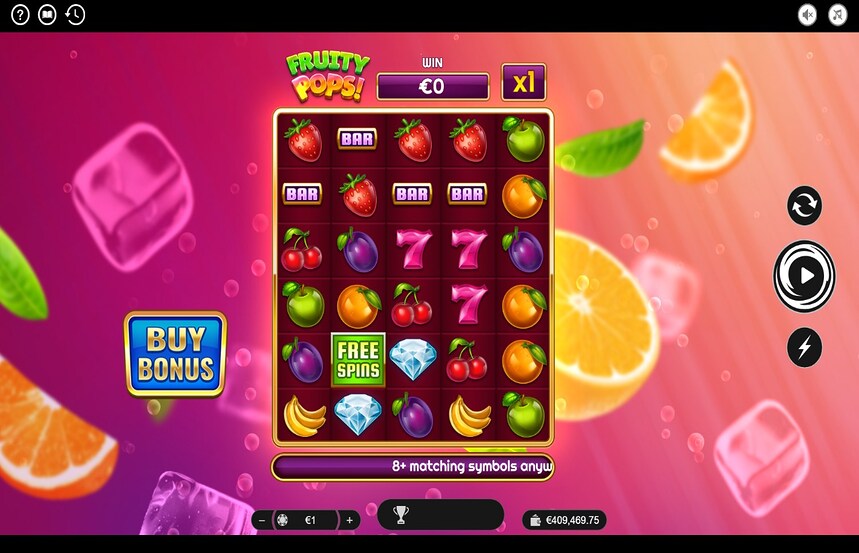Toggle music with the crossed note icon
The height and width of the screenshot is (553, 859).
pos(838,15)
